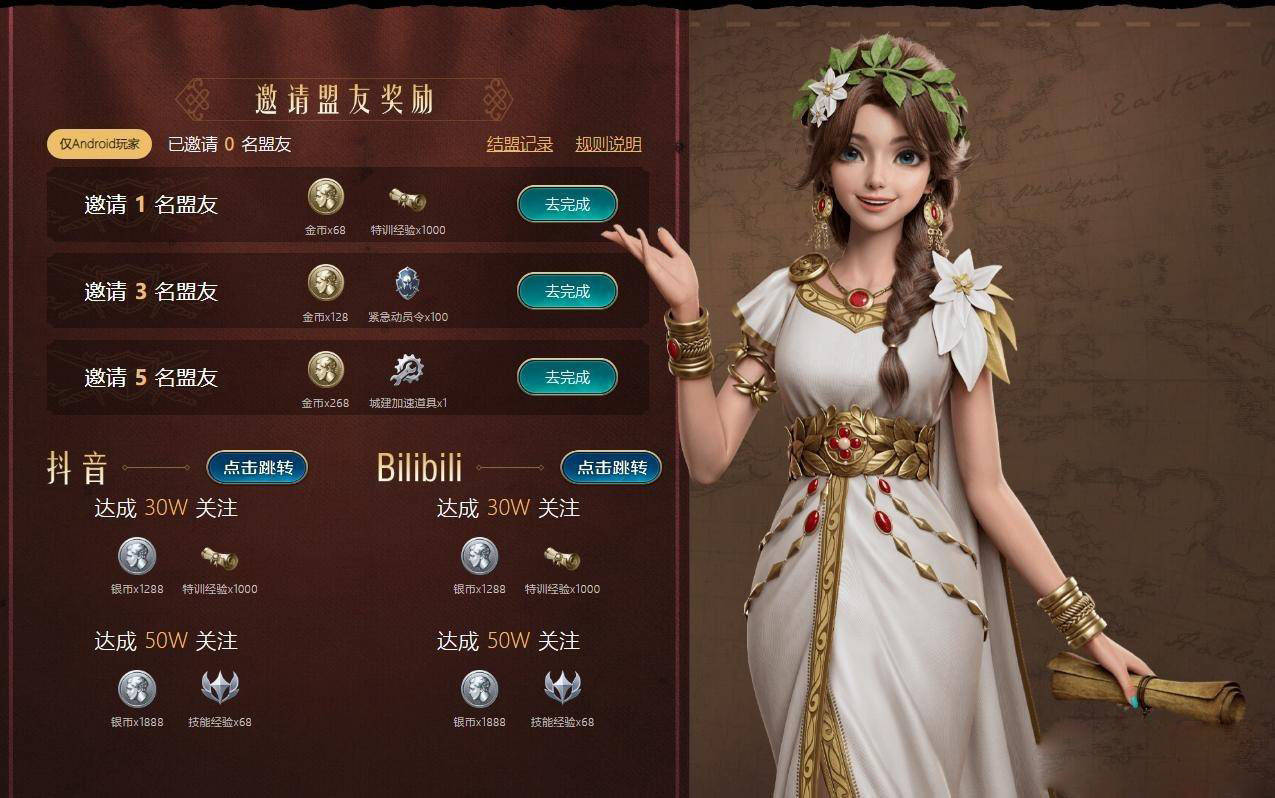Jump to 抖音 with 点击跳转

[257, 467]
